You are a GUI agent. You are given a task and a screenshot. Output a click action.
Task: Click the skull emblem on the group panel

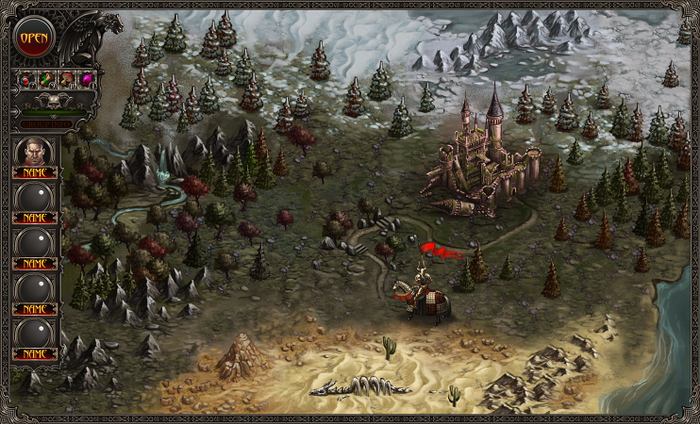click(x=54, y=101)
